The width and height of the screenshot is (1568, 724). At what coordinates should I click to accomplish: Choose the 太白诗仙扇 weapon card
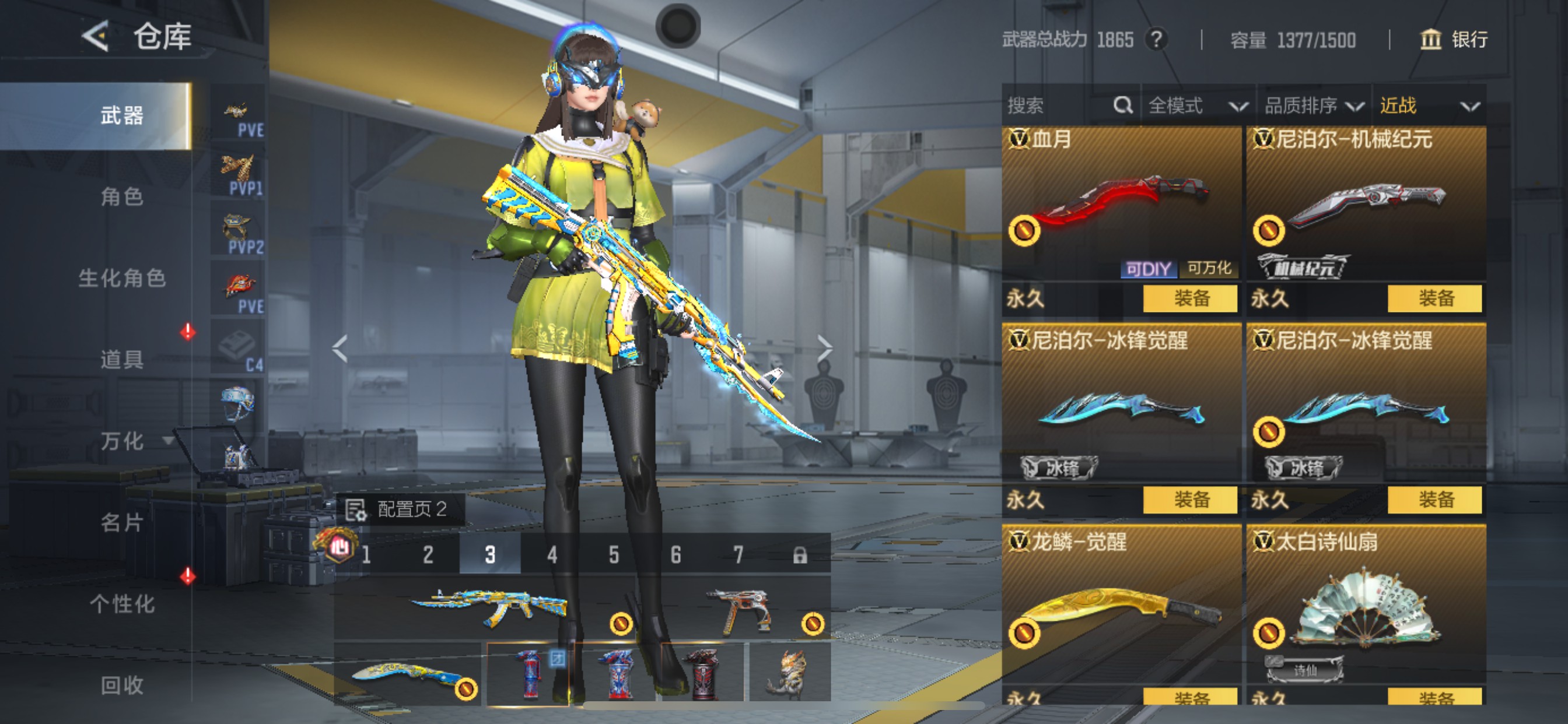[x=1366, y=609]
